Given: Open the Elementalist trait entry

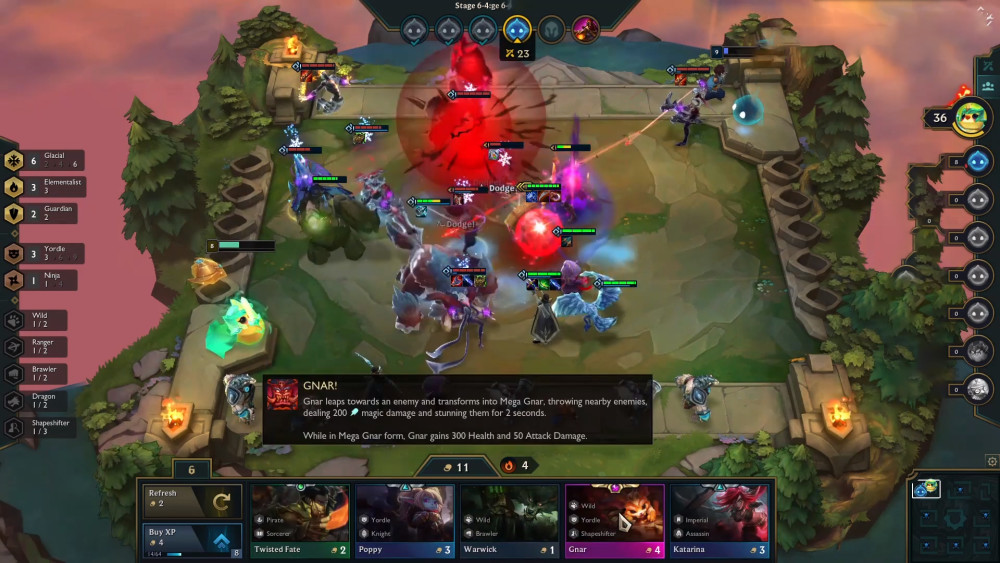Looking at the screenshot, I should coord(45,186).
